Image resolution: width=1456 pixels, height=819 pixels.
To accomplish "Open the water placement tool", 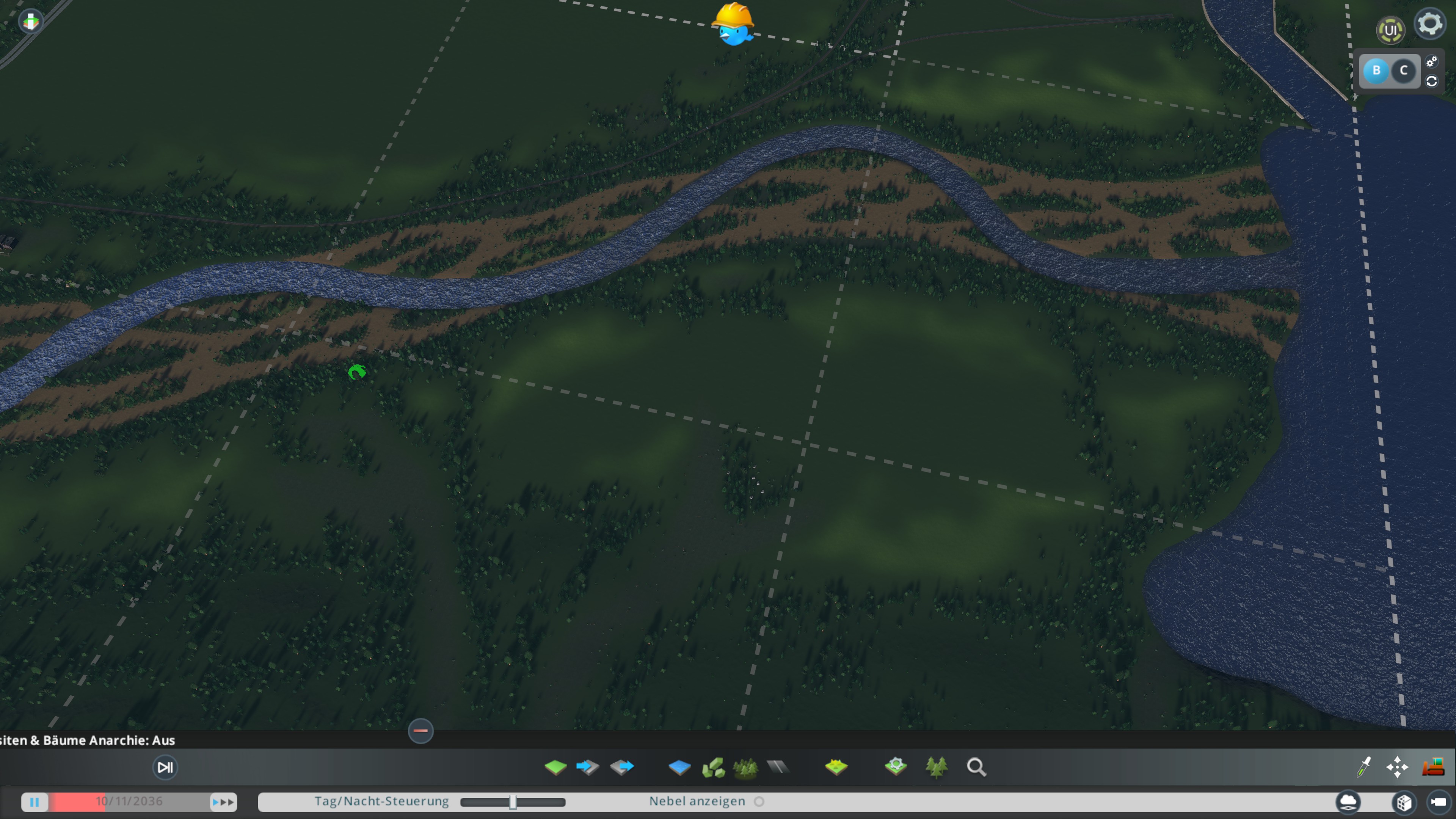I will [680, 767].
